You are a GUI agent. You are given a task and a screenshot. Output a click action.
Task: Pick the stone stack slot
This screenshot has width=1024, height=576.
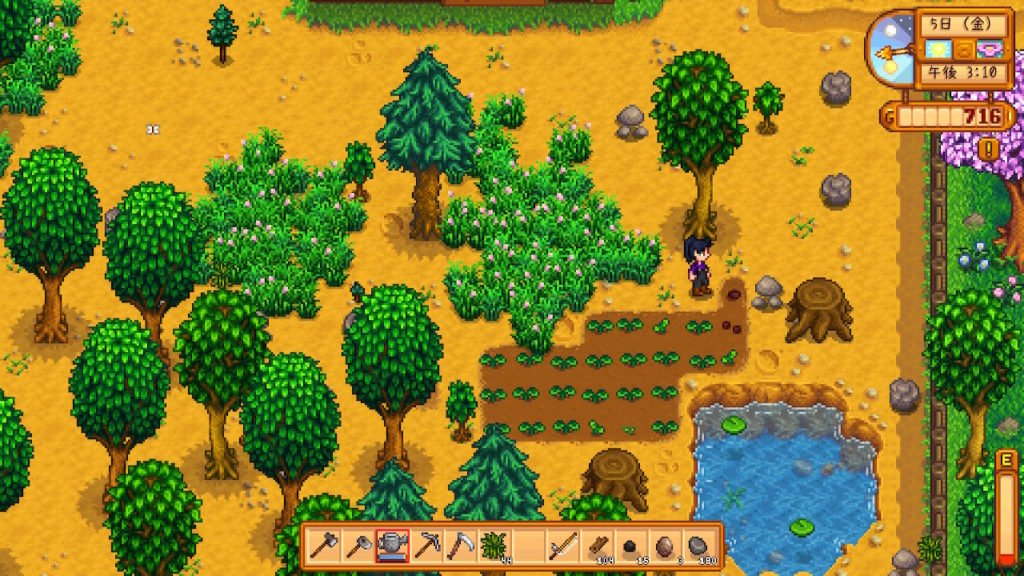tap(699, 546)
